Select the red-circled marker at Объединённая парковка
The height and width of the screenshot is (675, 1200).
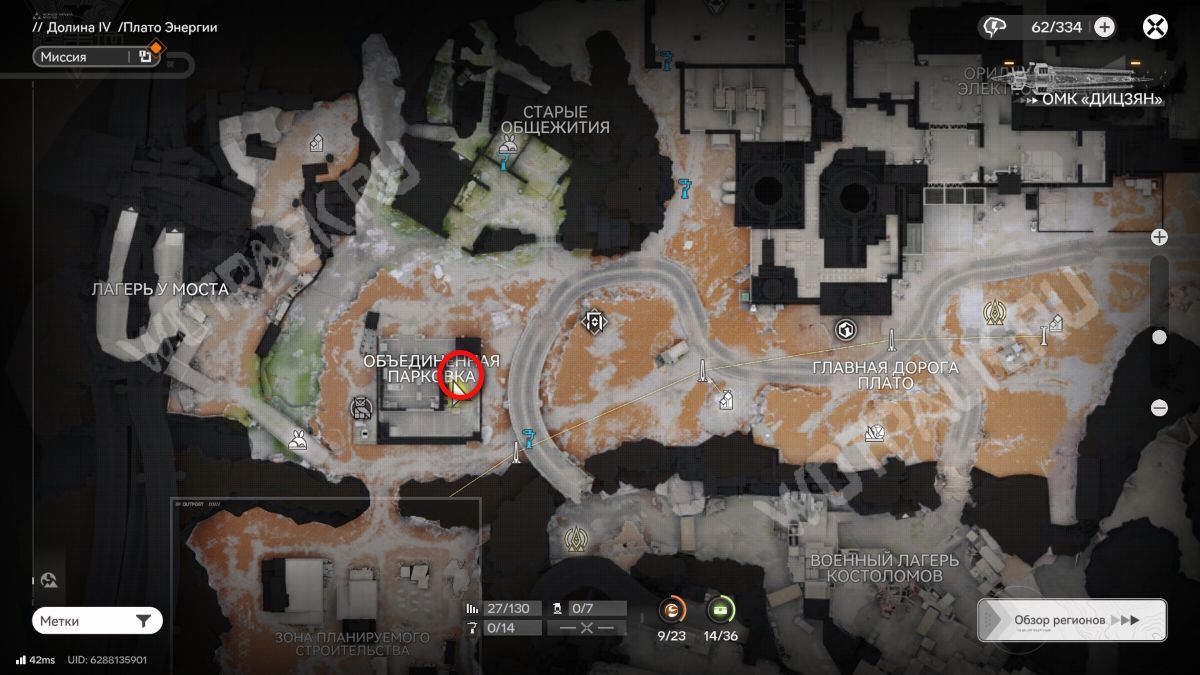461,377
